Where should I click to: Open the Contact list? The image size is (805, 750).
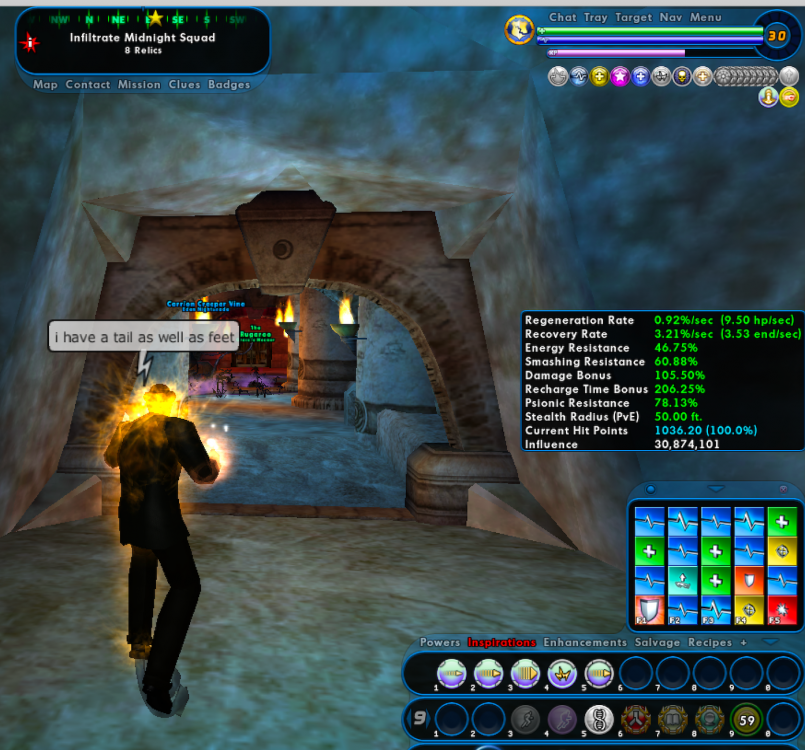[88, 85]
